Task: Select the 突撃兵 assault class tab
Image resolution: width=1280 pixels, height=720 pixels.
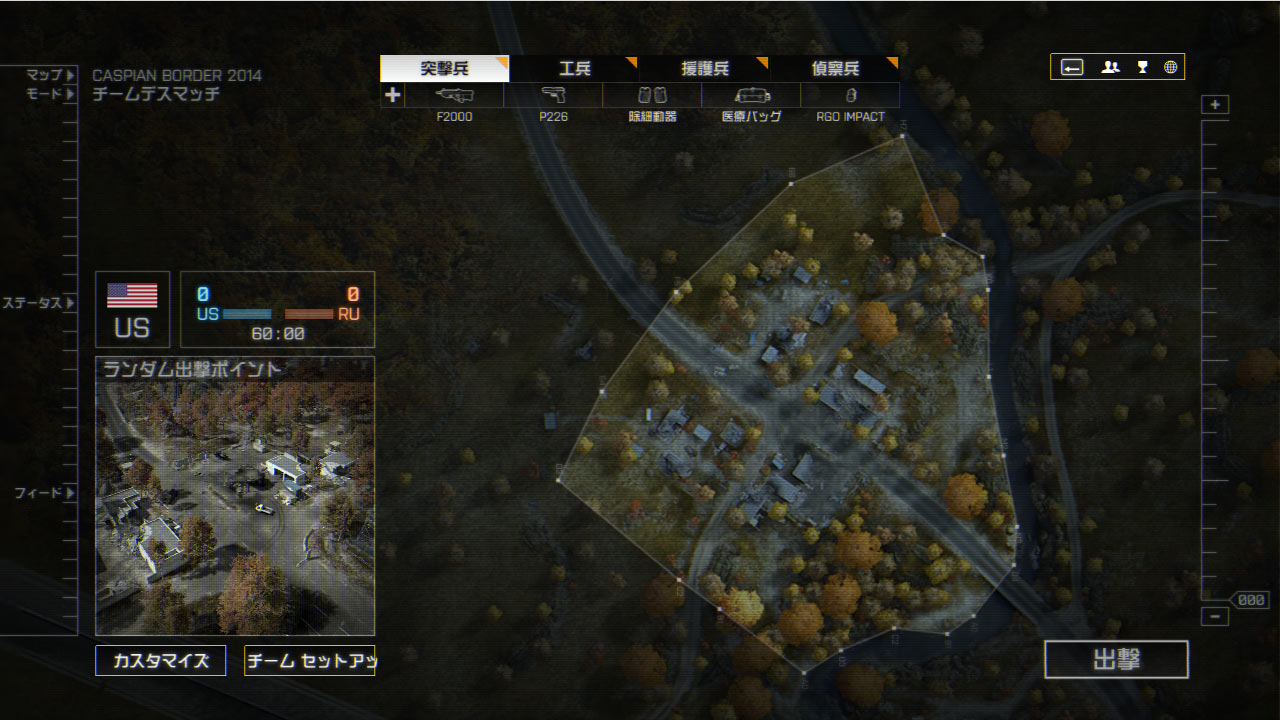Action: pos(445,69)
